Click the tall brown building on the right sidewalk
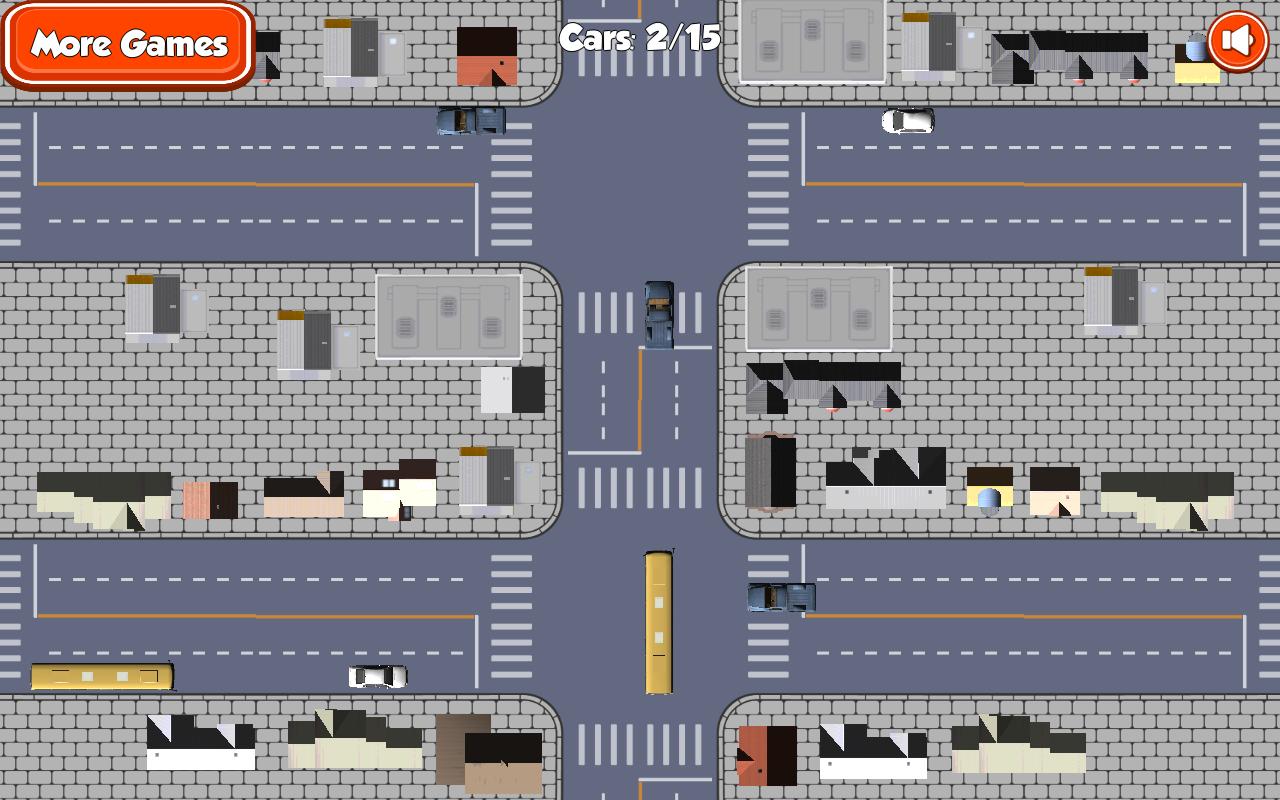 coord(770,470)
